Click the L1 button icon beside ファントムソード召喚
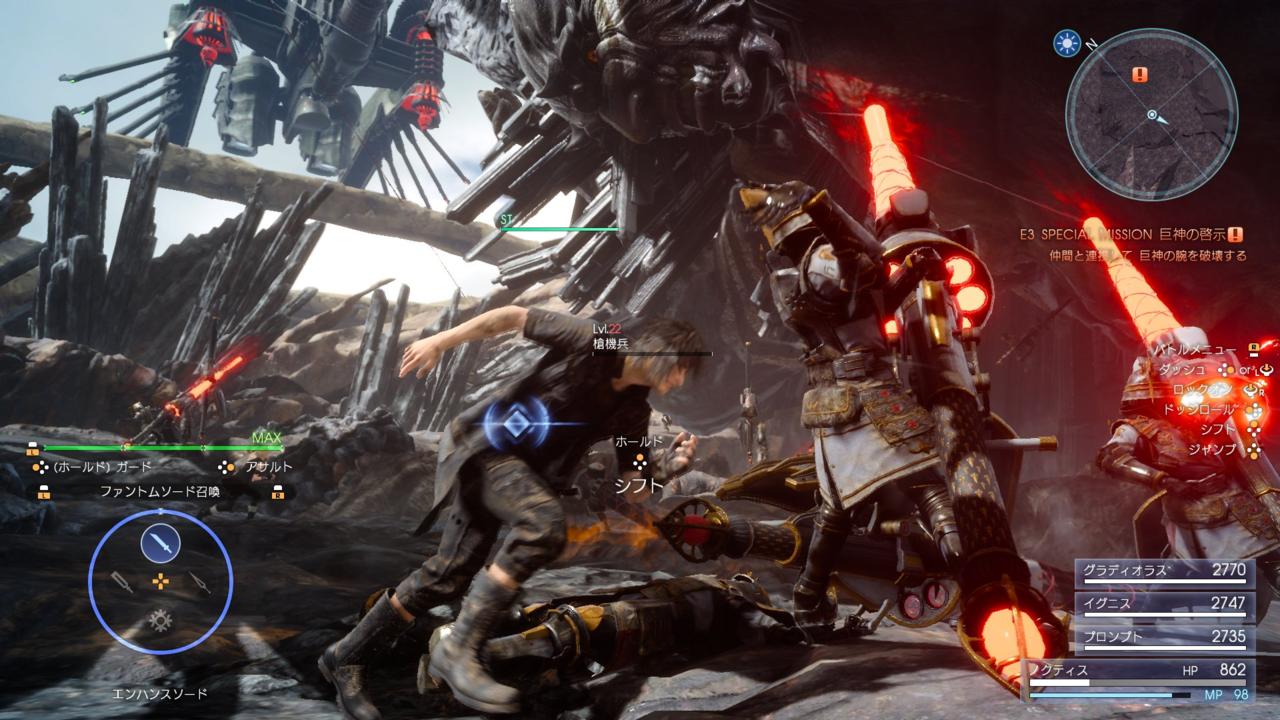The width and height of the screenshot is (1280, 720). pos(45,490)
